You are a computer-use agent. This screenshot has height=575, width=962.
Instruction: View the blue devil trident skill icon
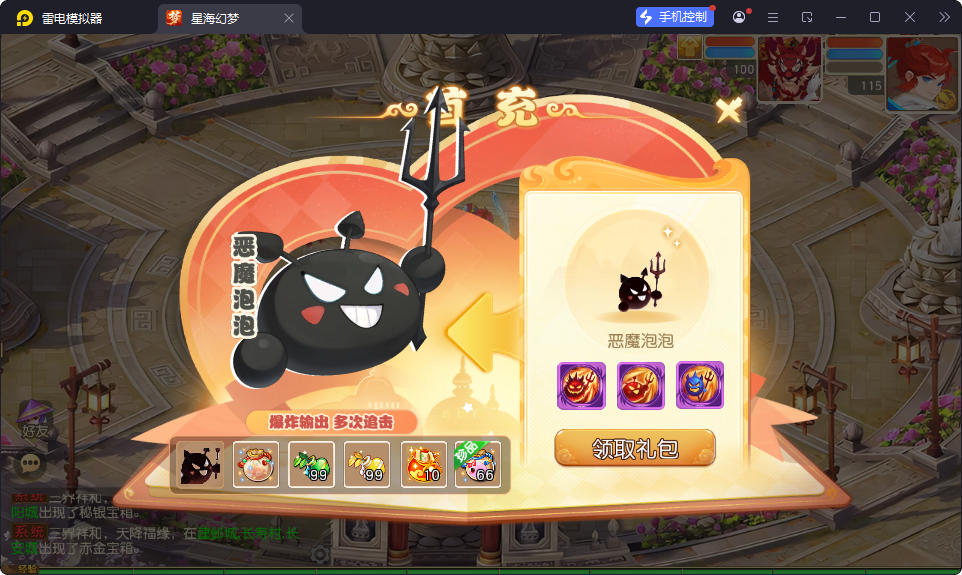700,385
